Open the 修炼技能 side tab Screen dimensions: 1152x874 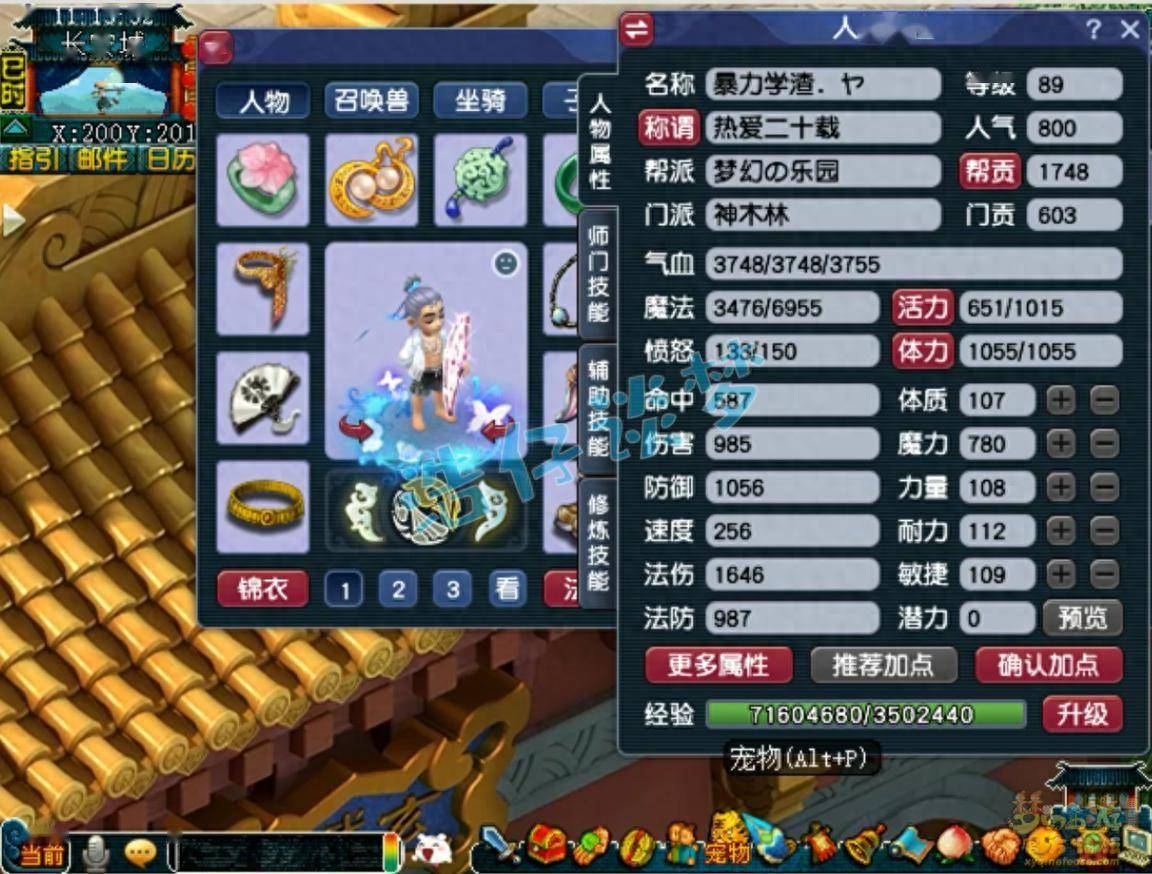point(599,542)
